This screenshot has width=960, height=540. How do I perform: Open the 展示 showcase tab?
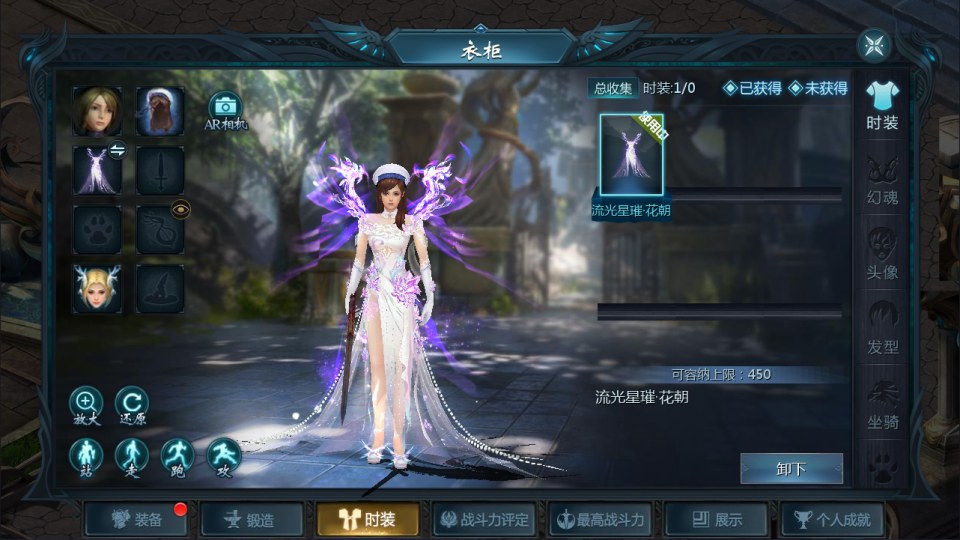716,520
